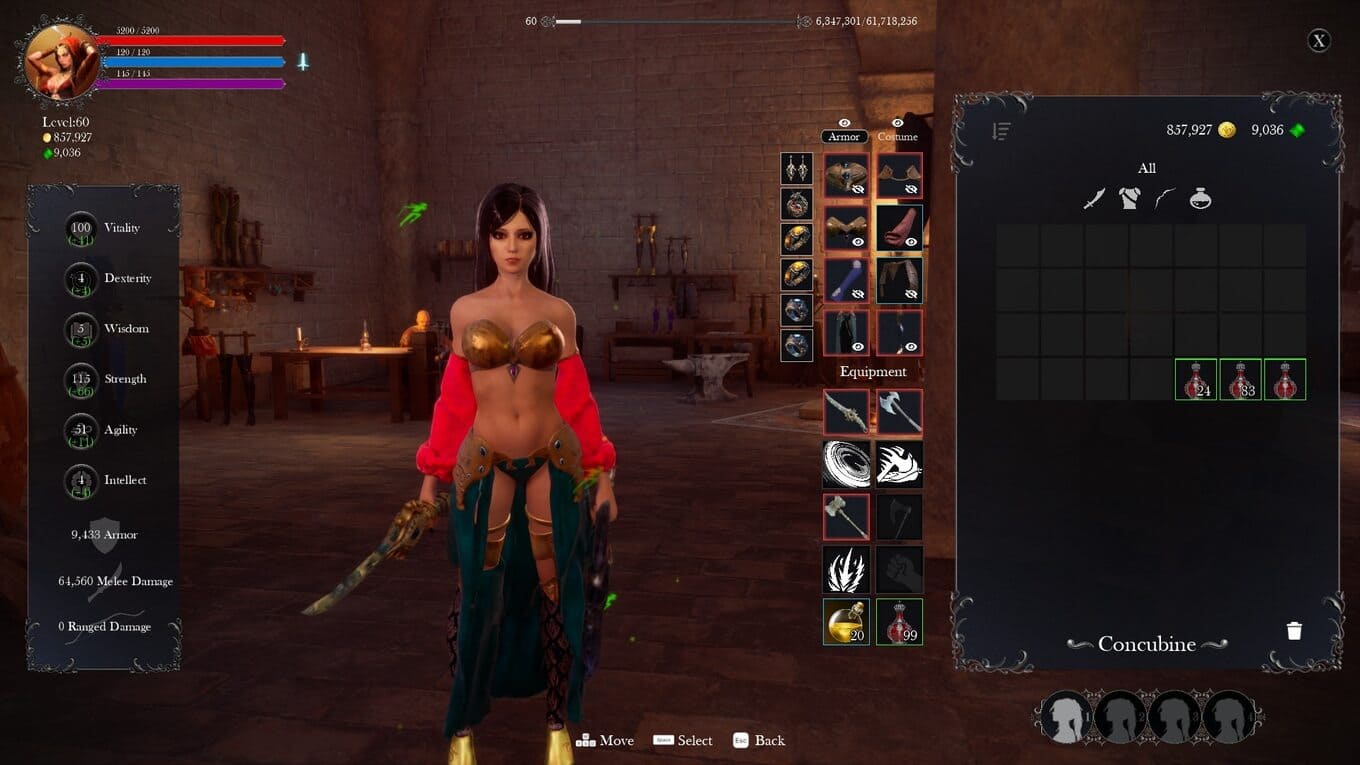Select the equipped earrings slot
The height and width of the screenshot is (765, 1360).
point(797,169)
